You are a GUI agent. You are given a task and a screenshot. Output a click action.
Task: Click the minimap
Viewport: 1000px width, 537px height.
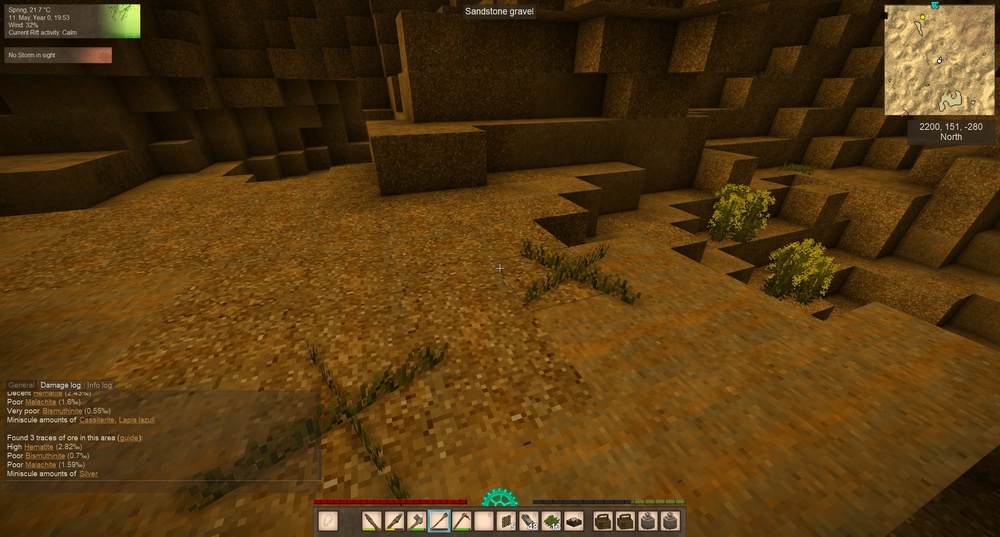coord(939,58)
